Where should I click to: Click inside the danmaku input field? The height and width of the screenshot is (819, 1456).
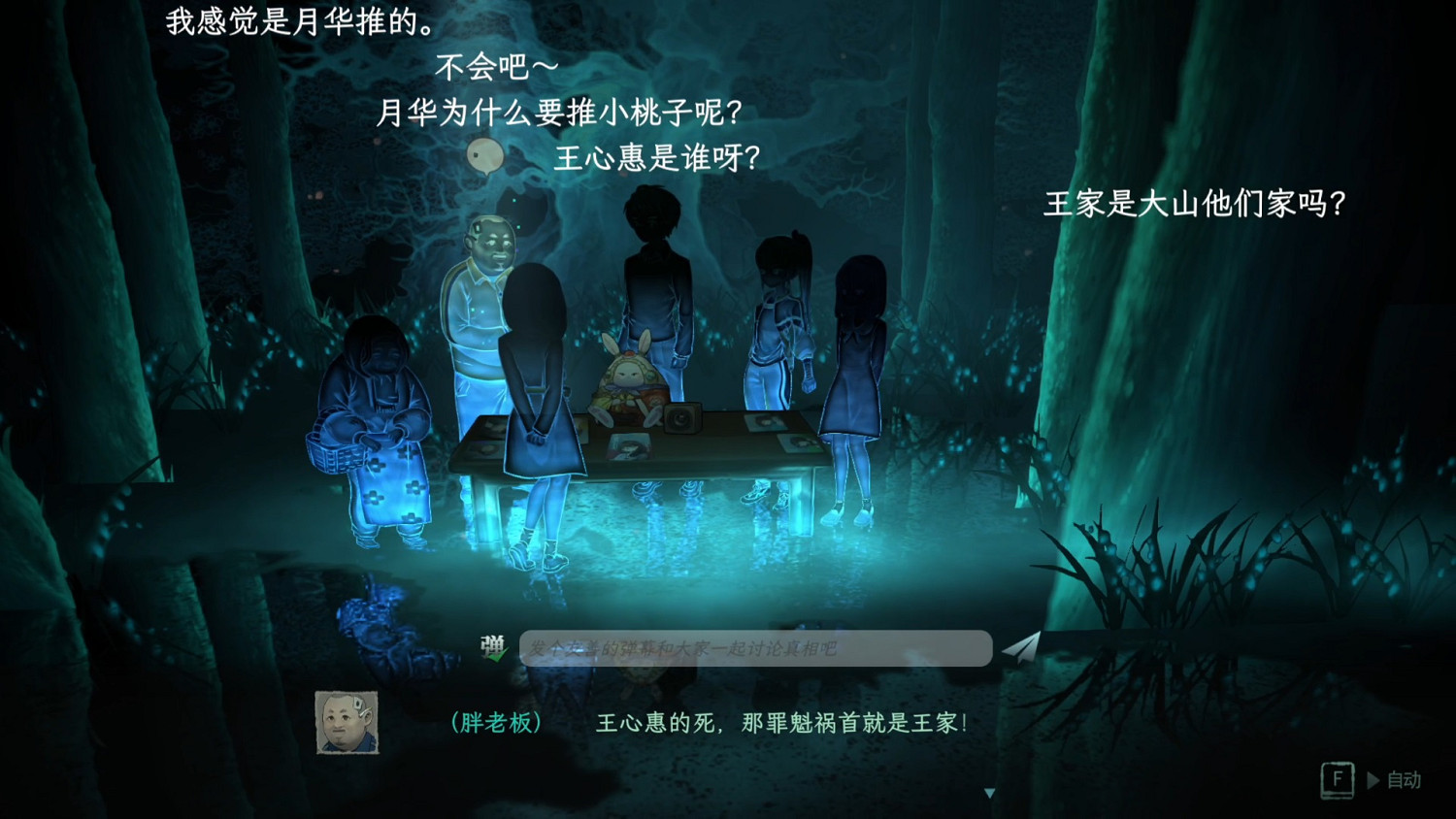(757, 647)
